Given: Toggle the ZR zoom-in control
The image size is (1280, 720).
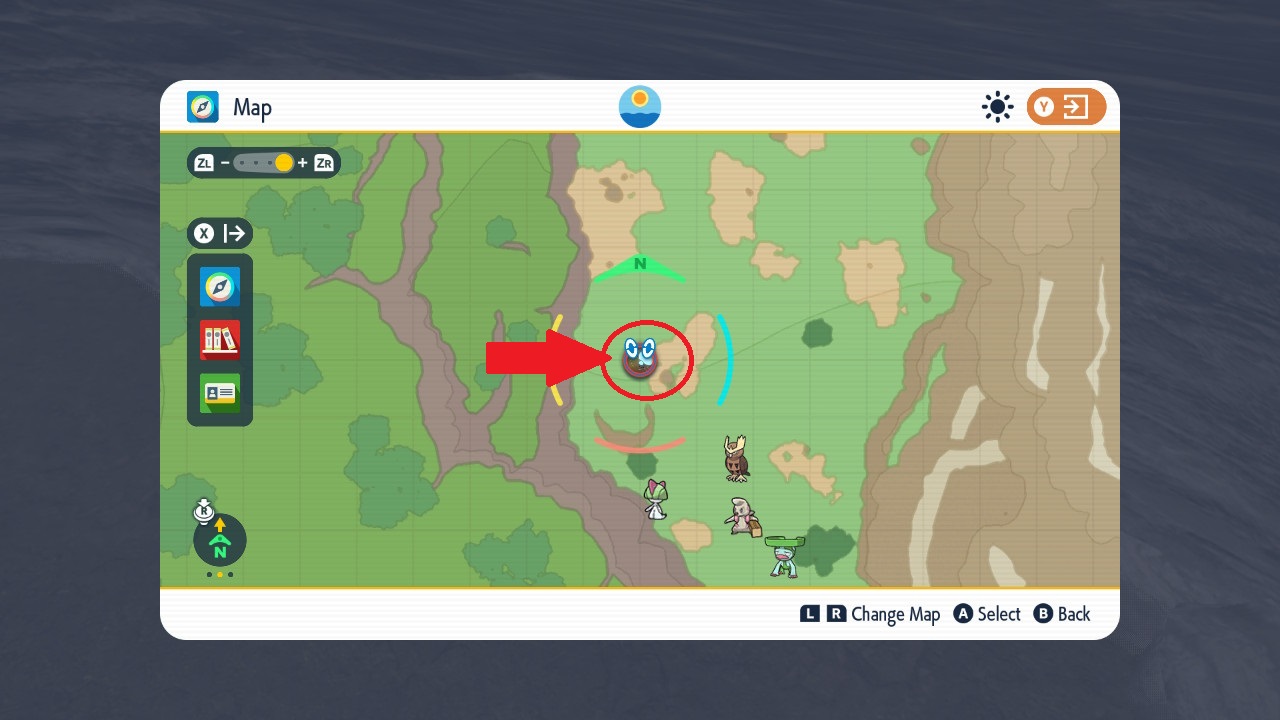Looking at the screenshot, I should click(x=322, y=163).
